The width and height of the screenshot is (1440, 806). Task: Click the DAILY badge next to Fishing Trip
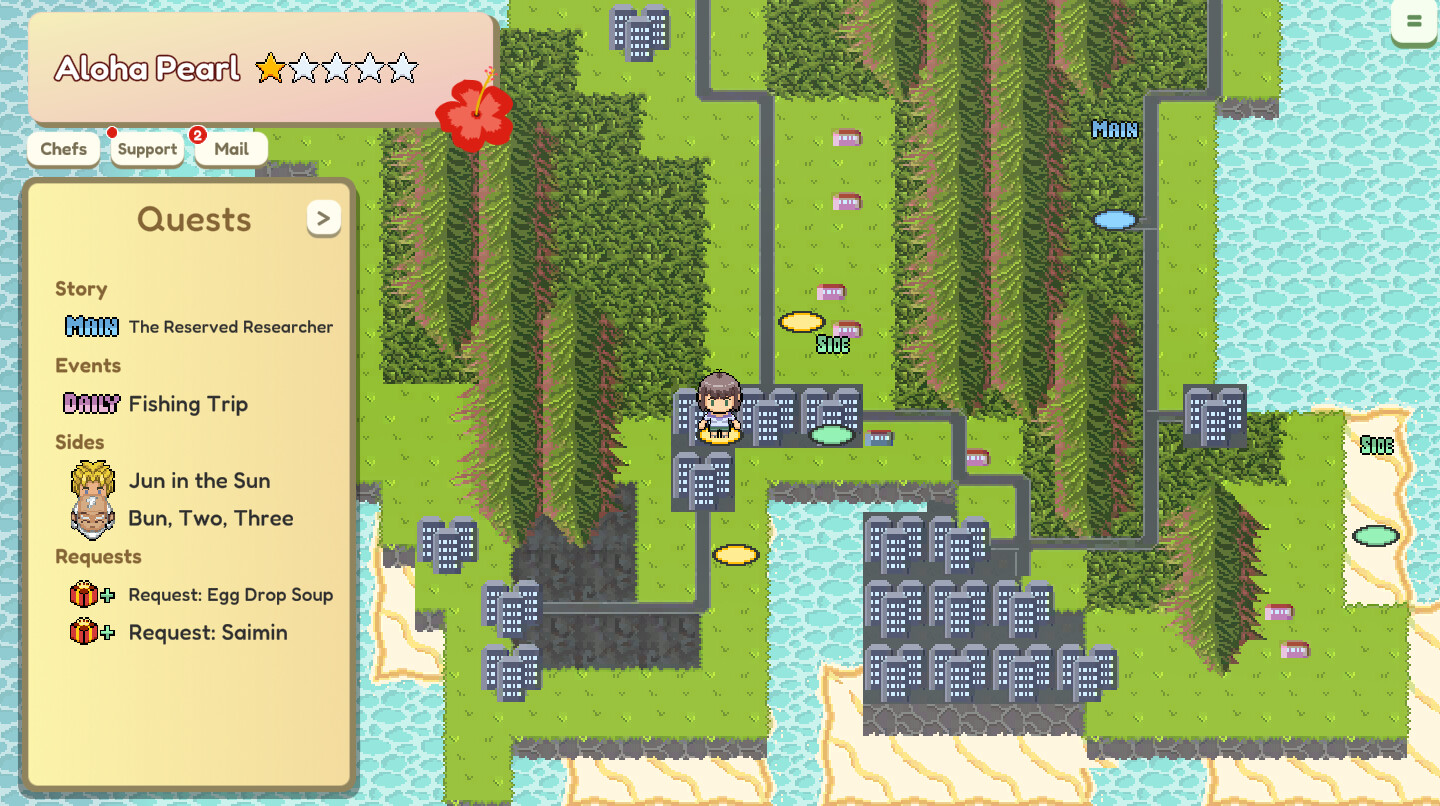click(x=91, y=404)
